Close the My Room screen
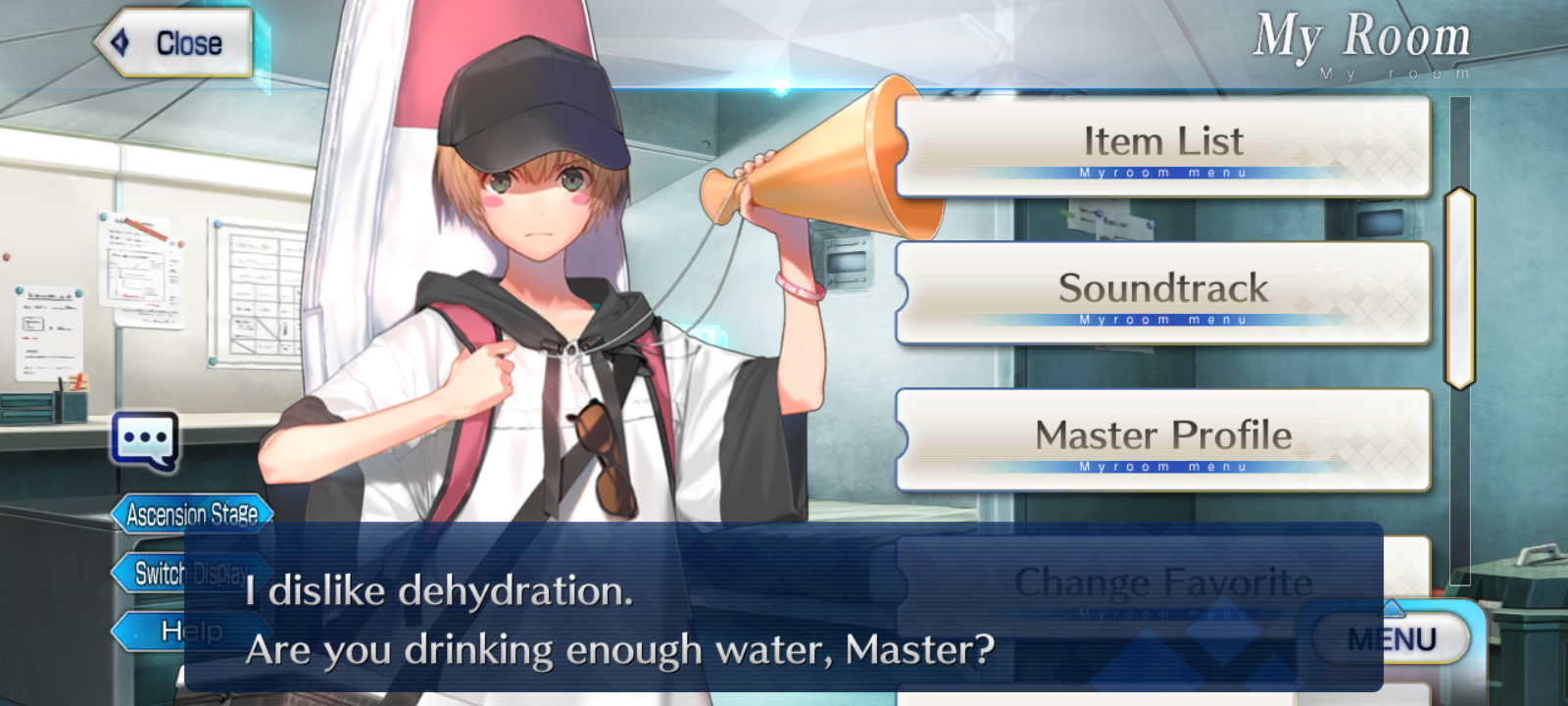The image size is (1568, 706). click(x=174, y=43)
